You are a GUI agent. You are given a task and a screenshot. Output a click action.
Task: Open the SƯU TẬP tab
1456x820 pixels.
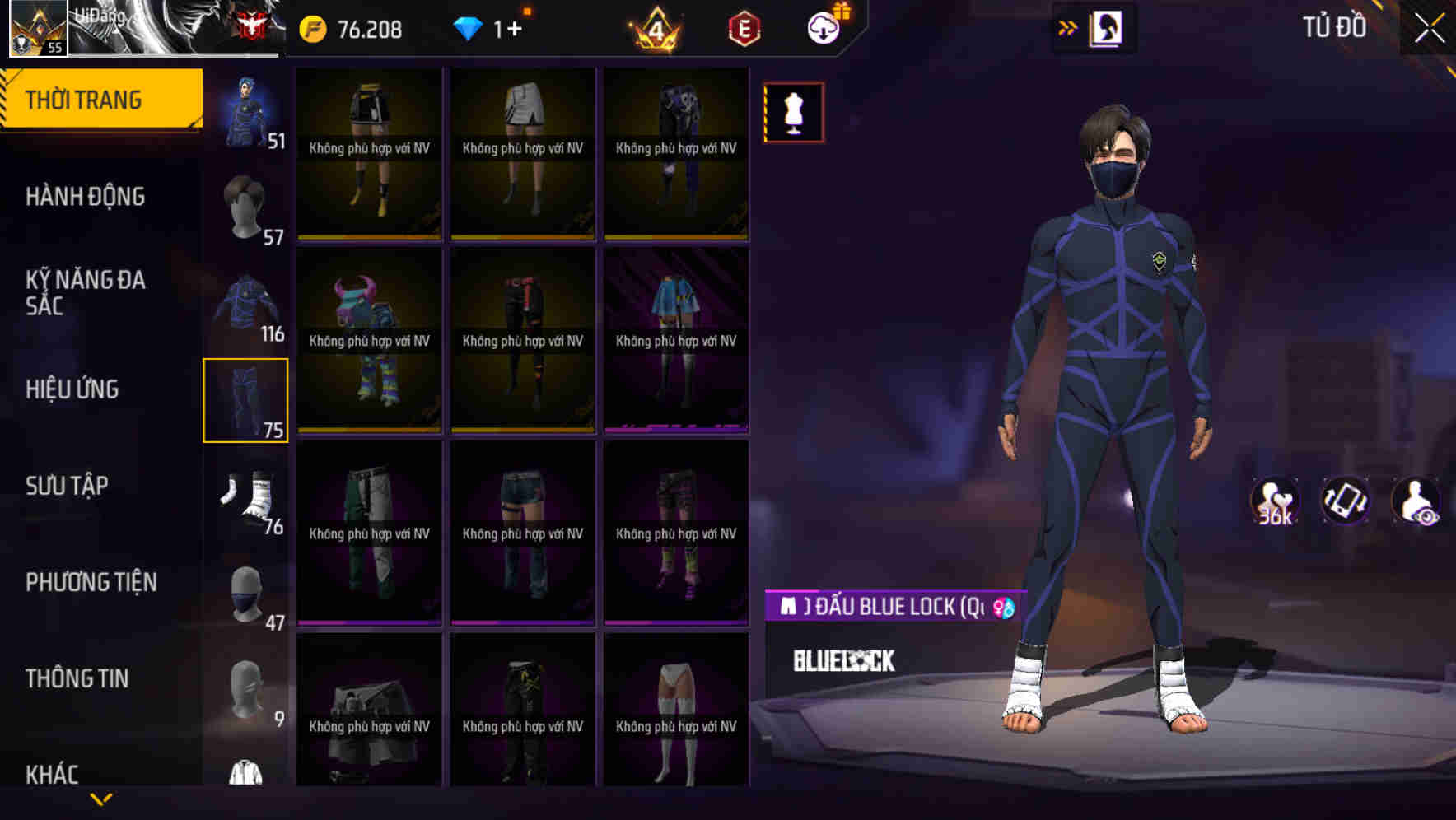[x=69, y=486]
